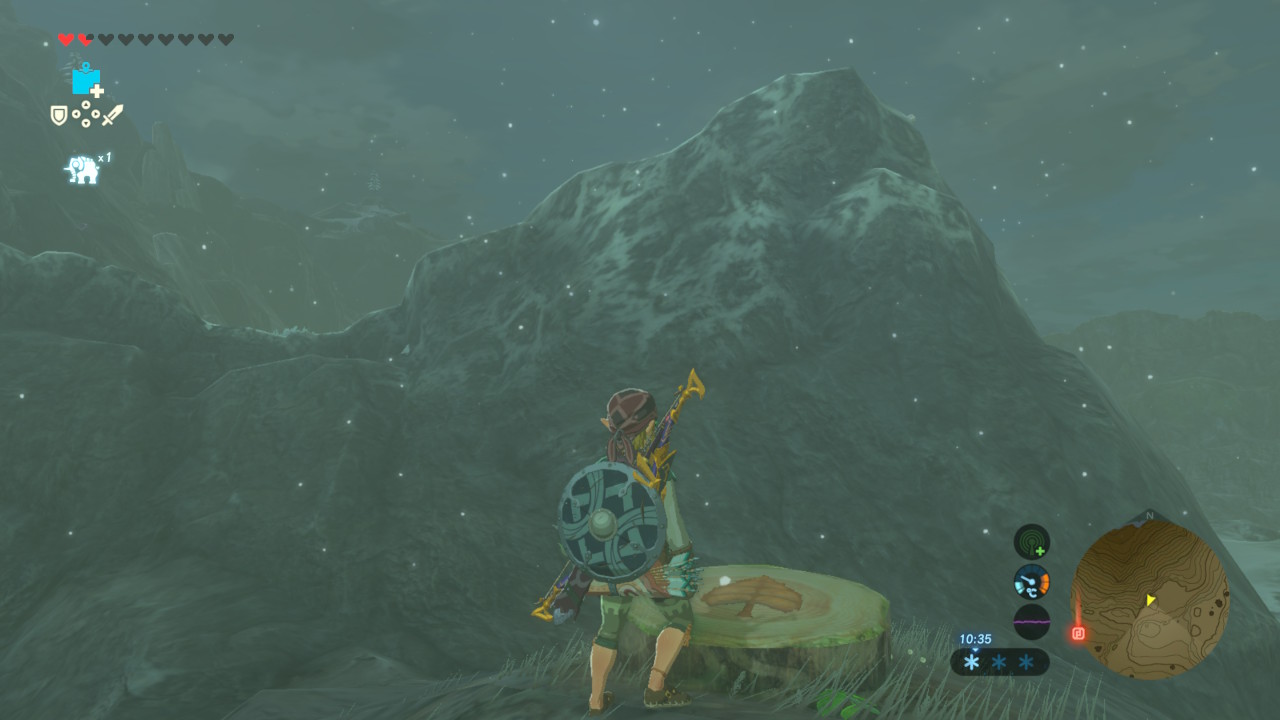
Task: Click the glowing elephant Mipha's Grace icon
Action: [83, 169]
